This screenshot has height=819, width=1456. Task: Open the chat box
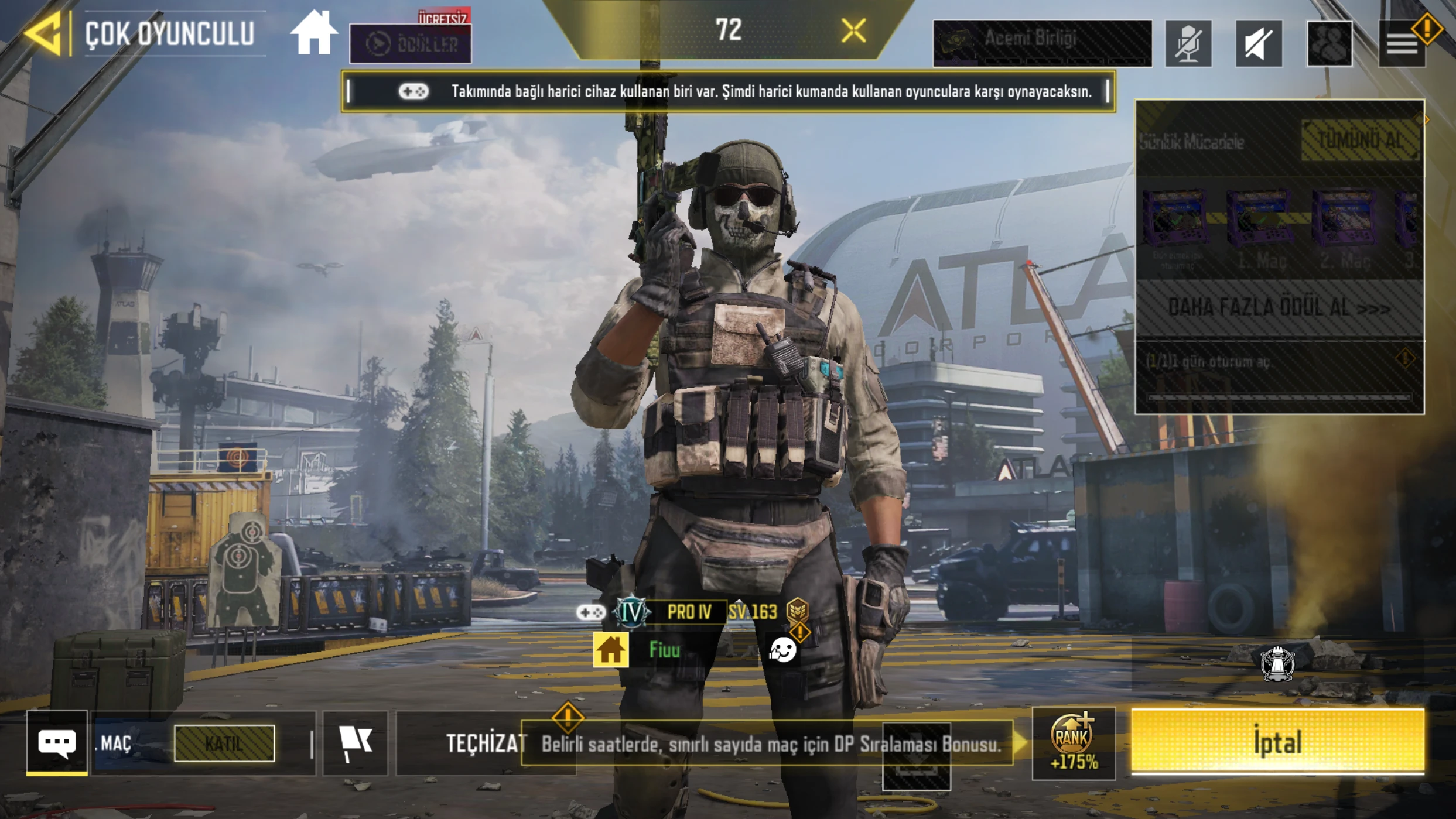pos(57,742)
